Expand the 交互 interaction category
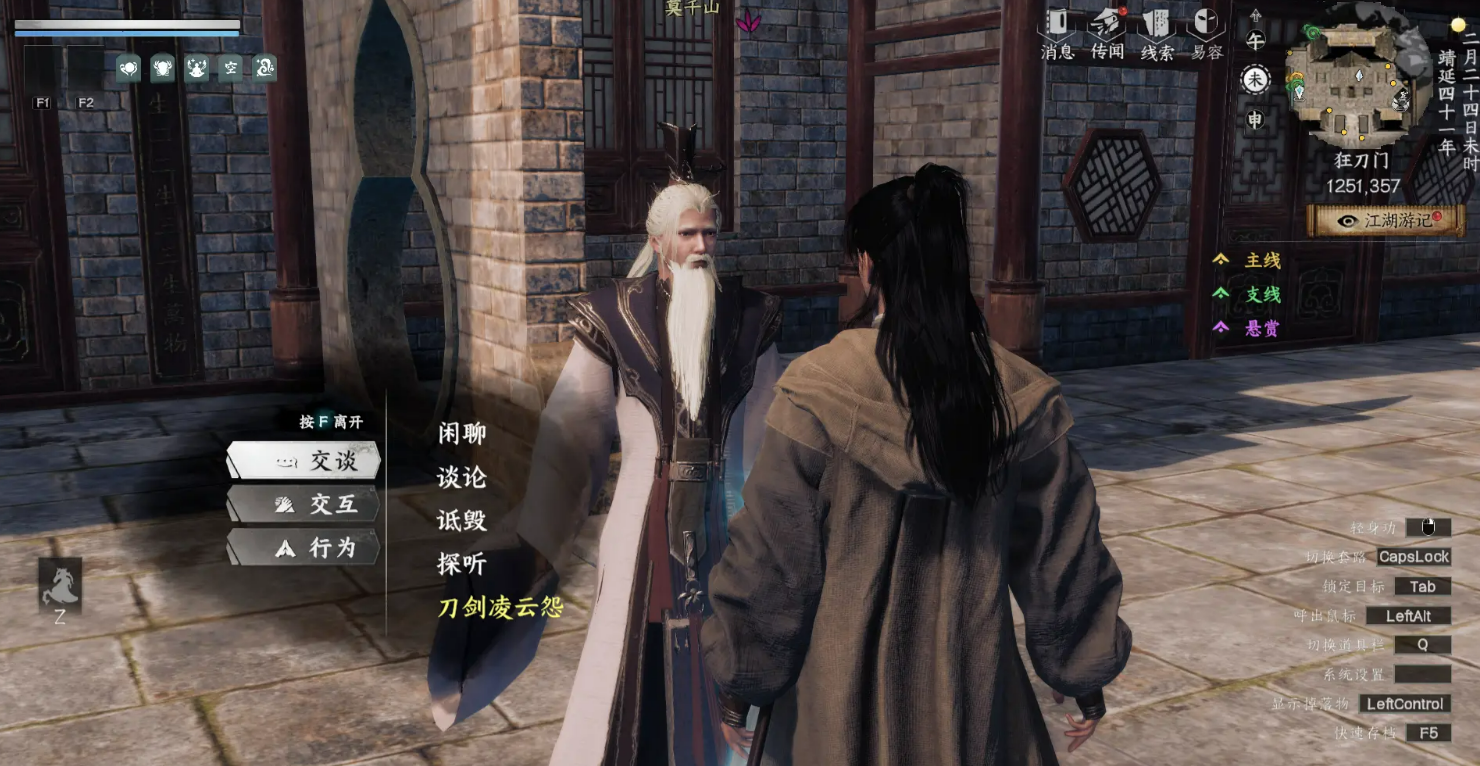1480x766 pixels. (302, 505)
